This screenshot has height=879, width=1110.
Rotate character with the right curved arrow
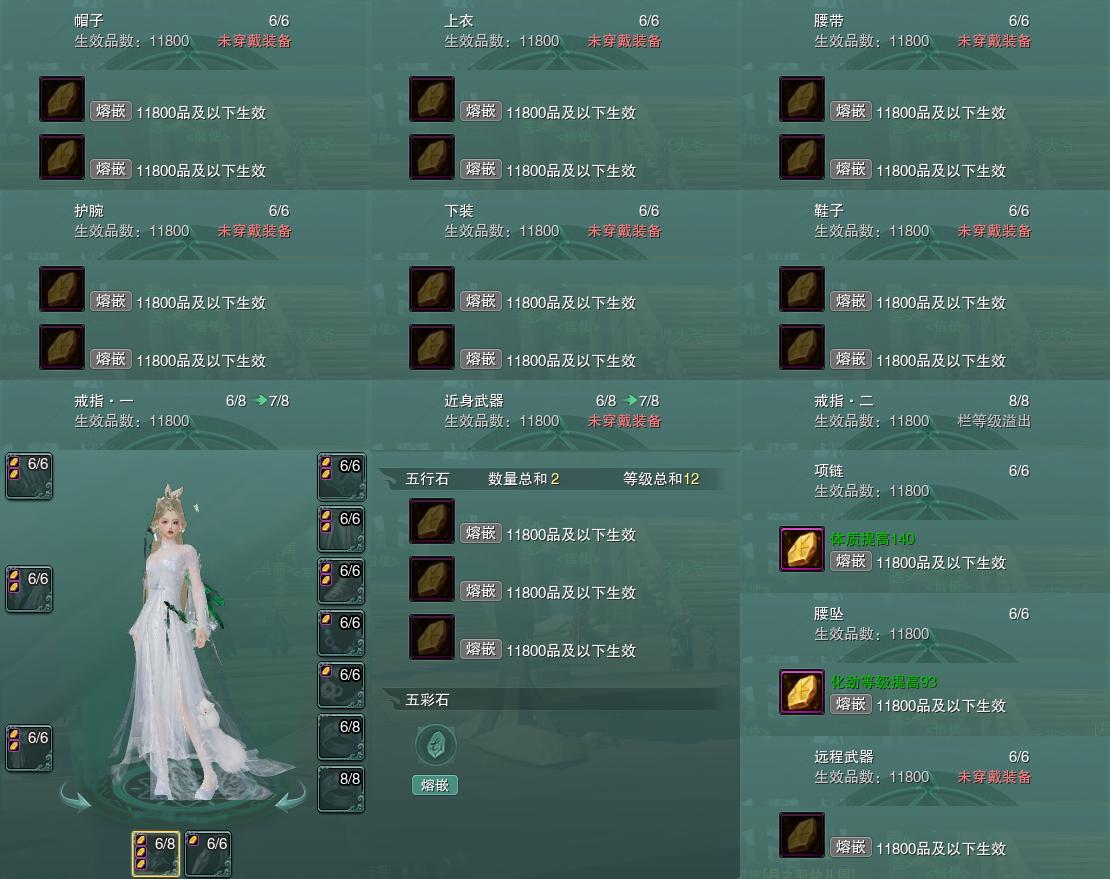pyautogui.click(x=290, y=799)
